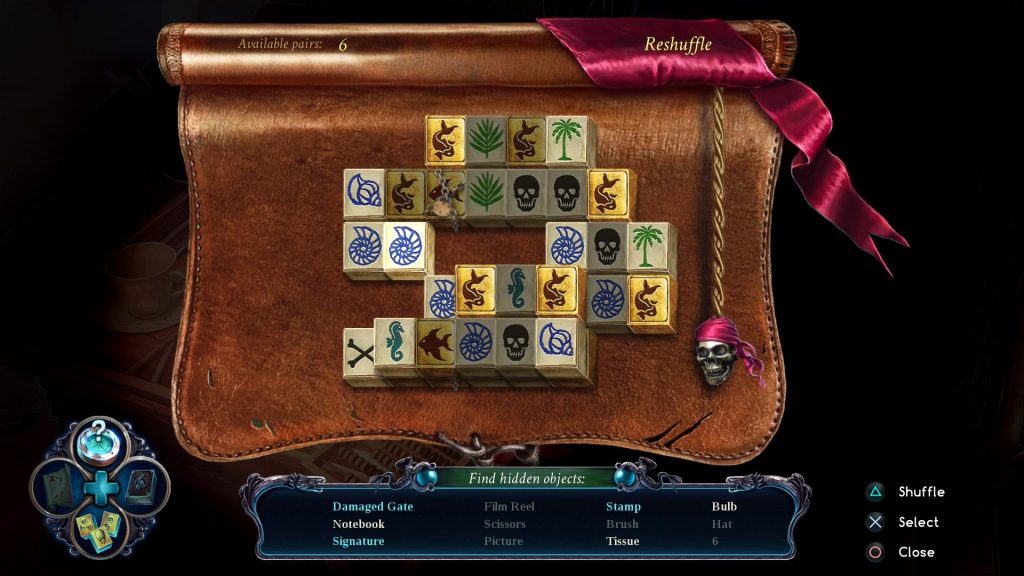1024x576 pixels.
Task: Pick the fern leaf tile between two dolphins
Action: point(485,140)
